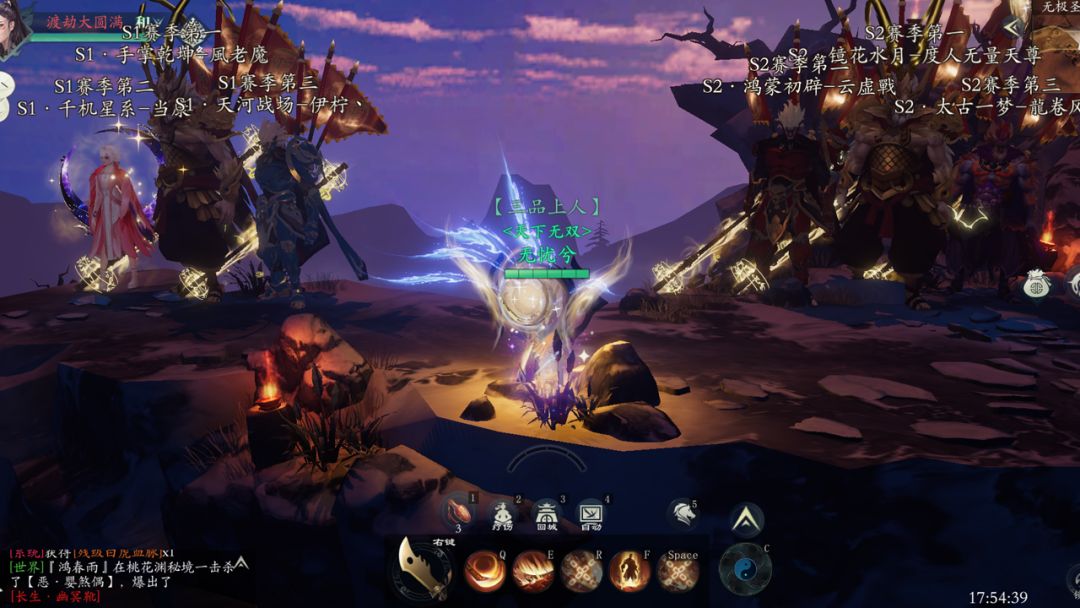Activate the 疗伤 healing meditation icon
The width and height of the screenshot is (1080, 608).
coord(502,514)
